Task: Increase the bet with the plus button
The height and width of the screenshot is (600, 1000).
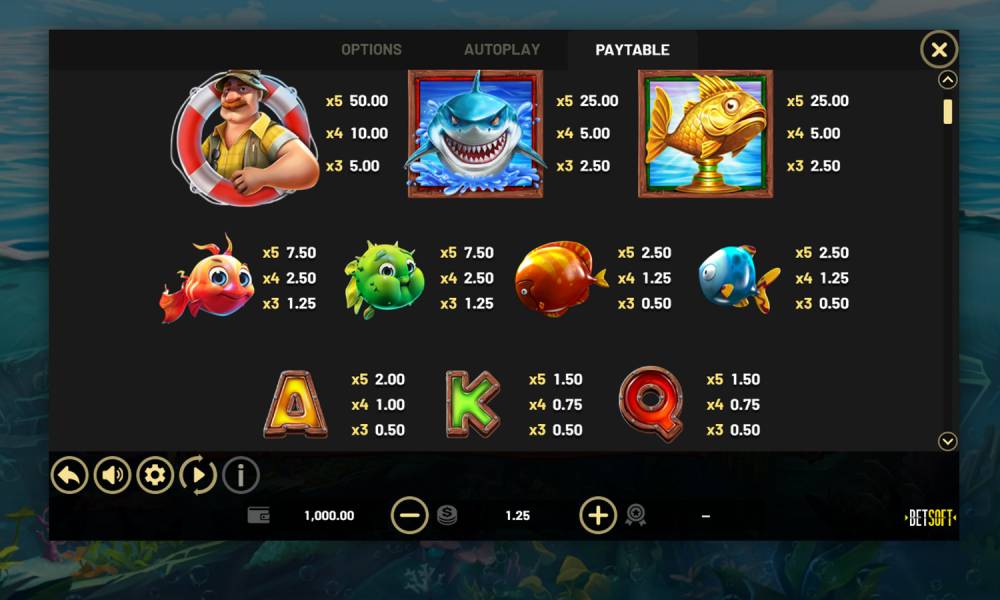Action: (x=598, y=515)
